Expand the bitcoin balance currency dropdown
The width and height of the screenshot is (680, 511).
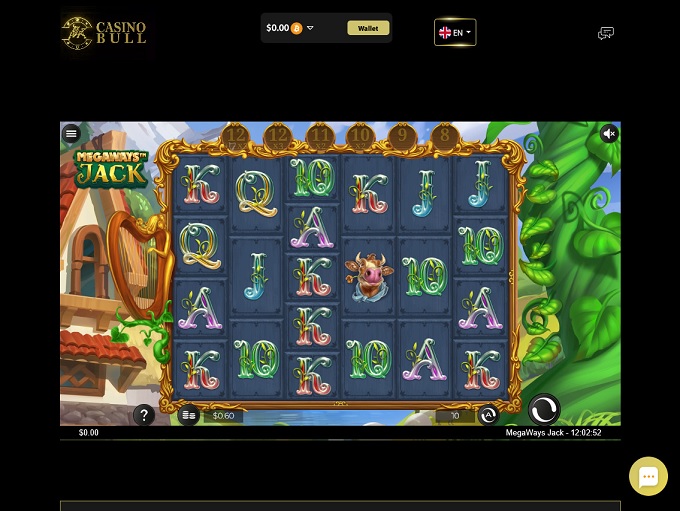pos(310,28)
